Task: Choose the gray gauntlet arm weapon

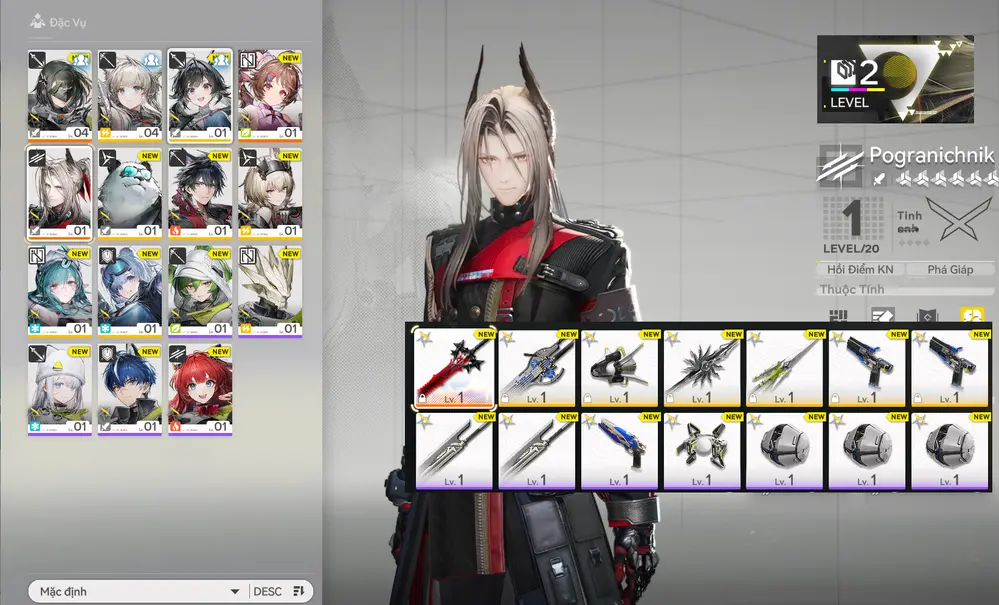Action: [621, 367]
